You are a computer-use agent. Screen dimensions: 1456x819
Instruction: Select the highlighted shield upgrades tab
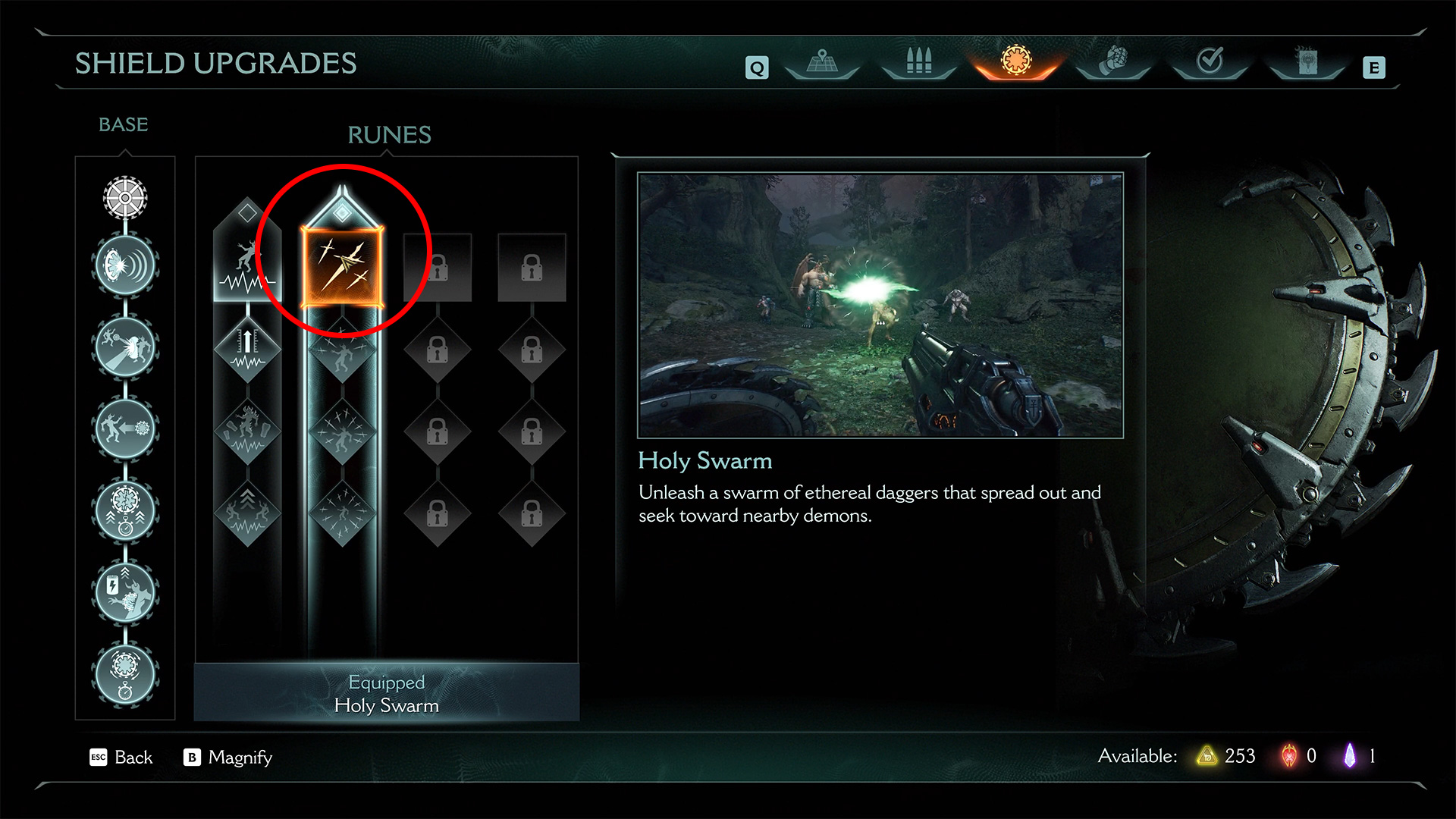point(1015,61)
